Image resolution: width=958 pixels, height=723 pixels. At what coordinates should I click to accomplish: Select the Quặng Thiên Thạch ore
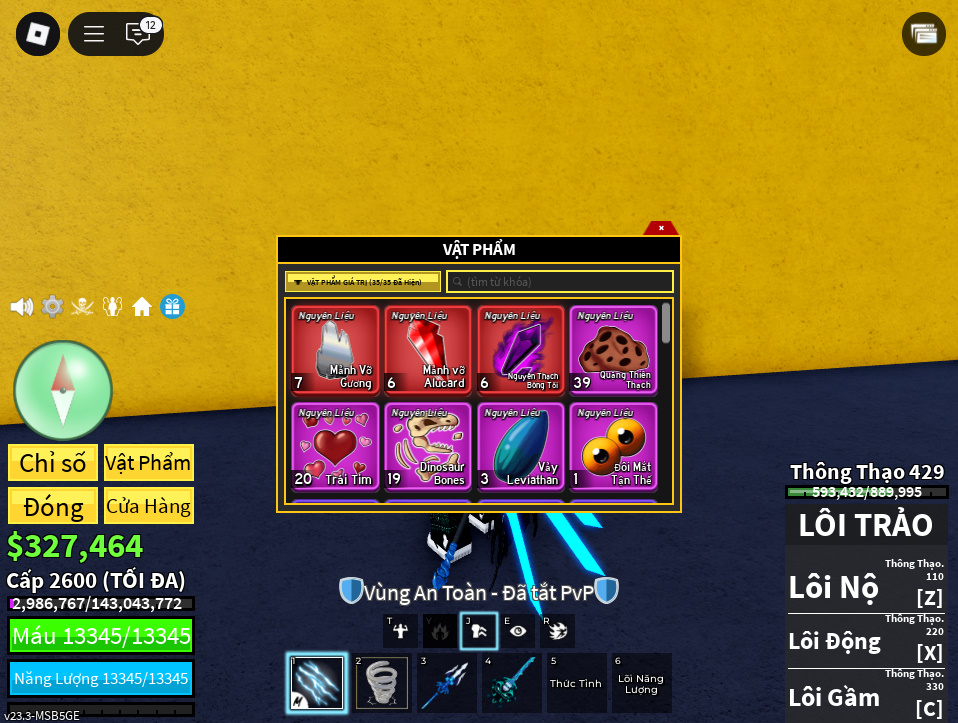click(x=613, y=350)
